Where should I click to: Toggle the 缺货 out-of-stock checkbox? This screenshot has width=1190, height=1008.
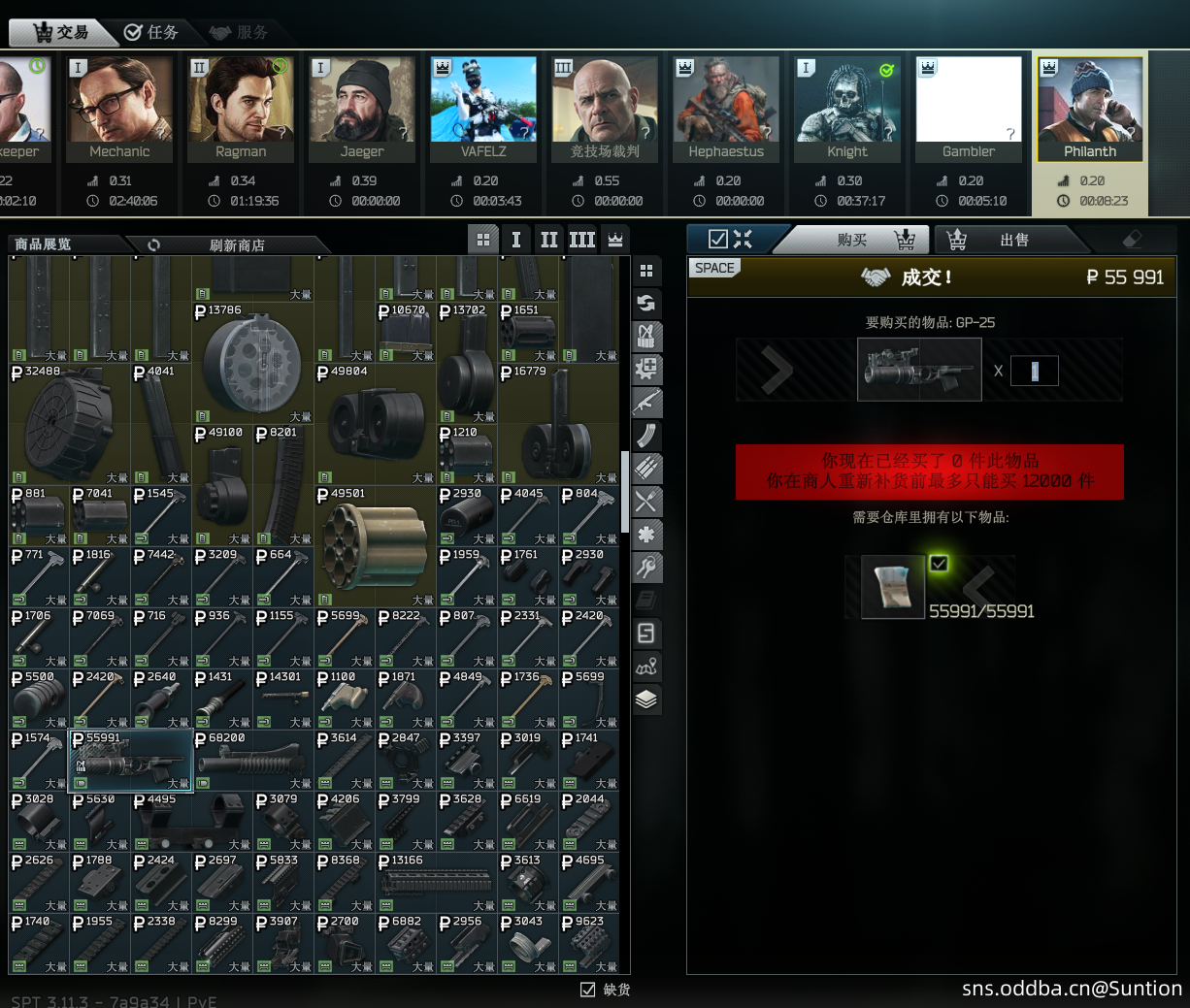[587, 990]
